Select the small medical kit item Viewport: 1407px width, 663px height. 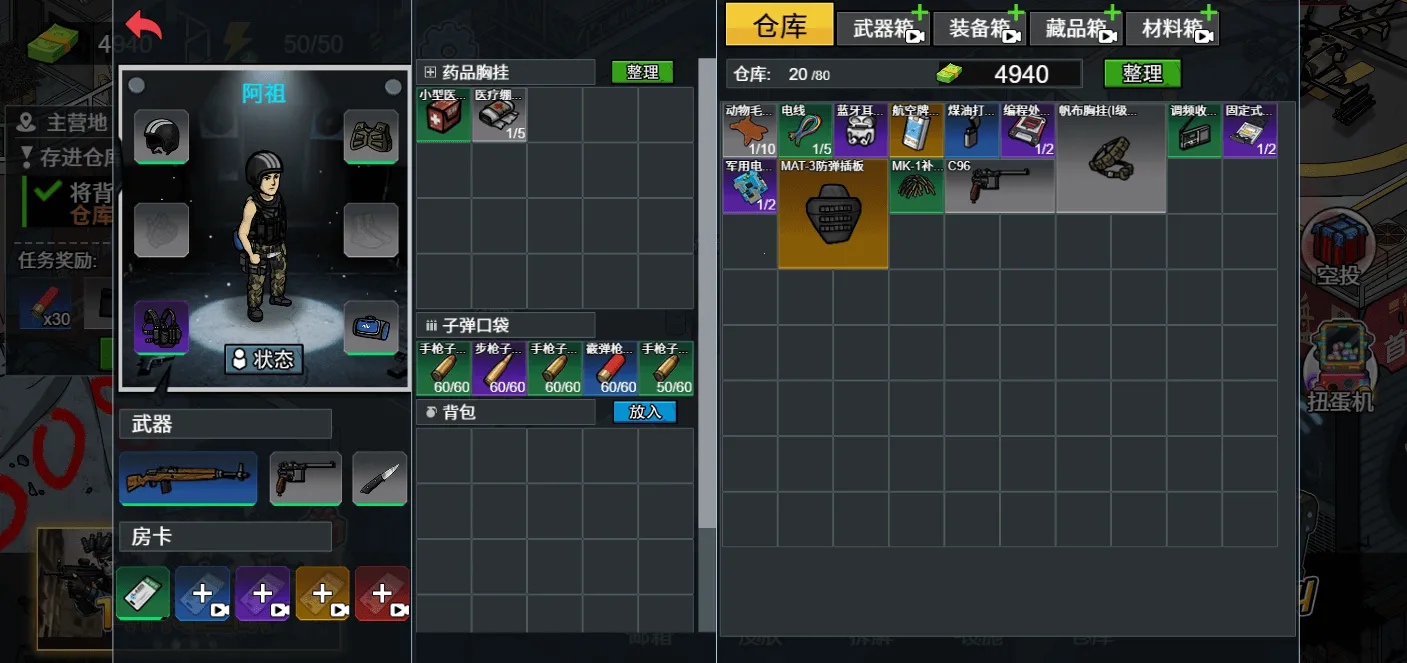pyautogui.click(x=443, y=115)
